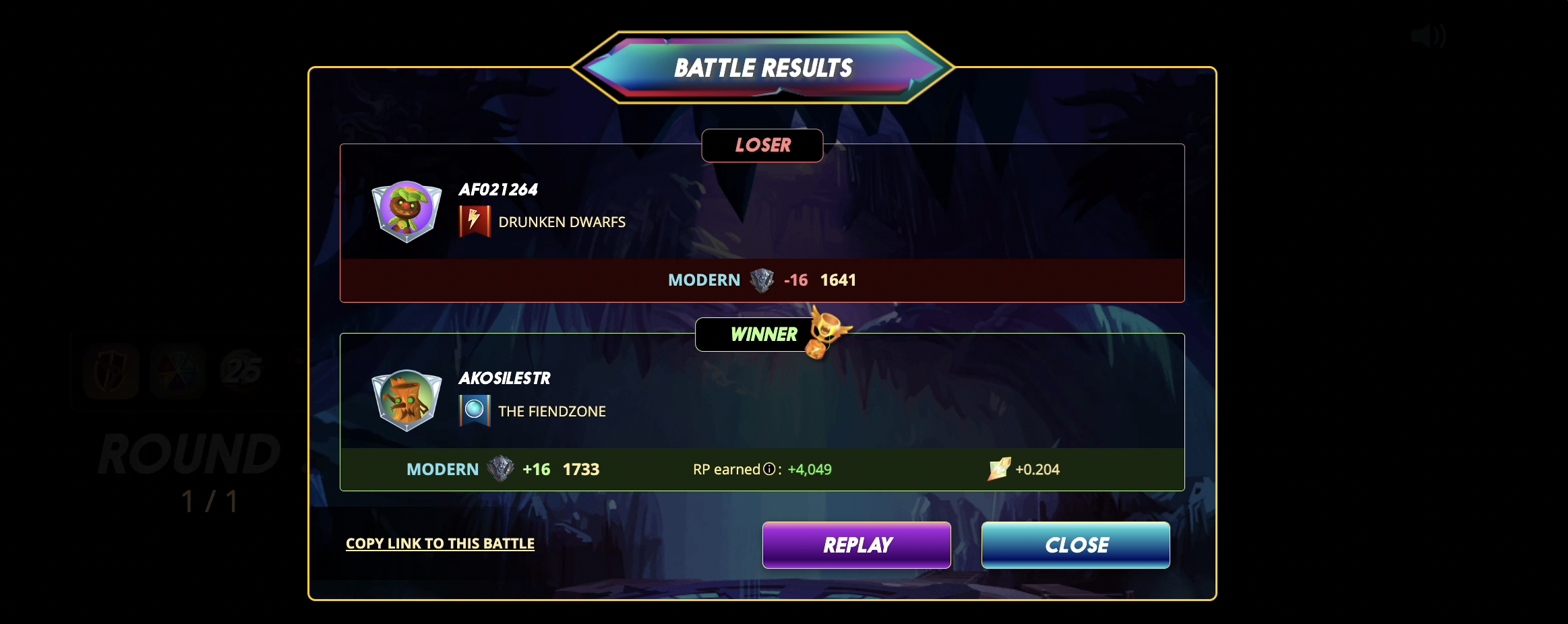Toggle the sound speaker icon
The width and height of the screenshot is (1568, 624).
(x=1428, y=36)
